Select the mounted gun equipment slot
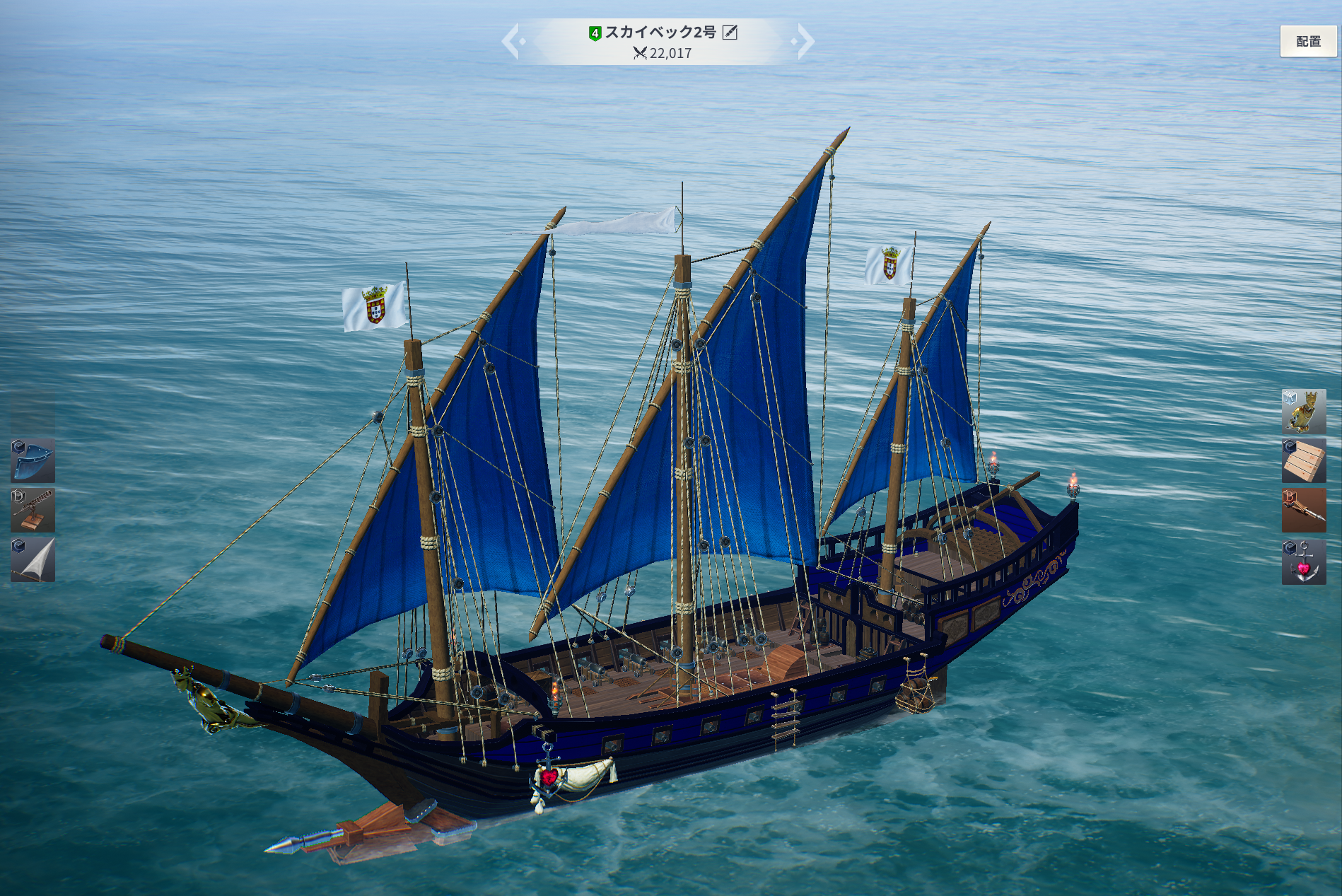 point(33,510)
